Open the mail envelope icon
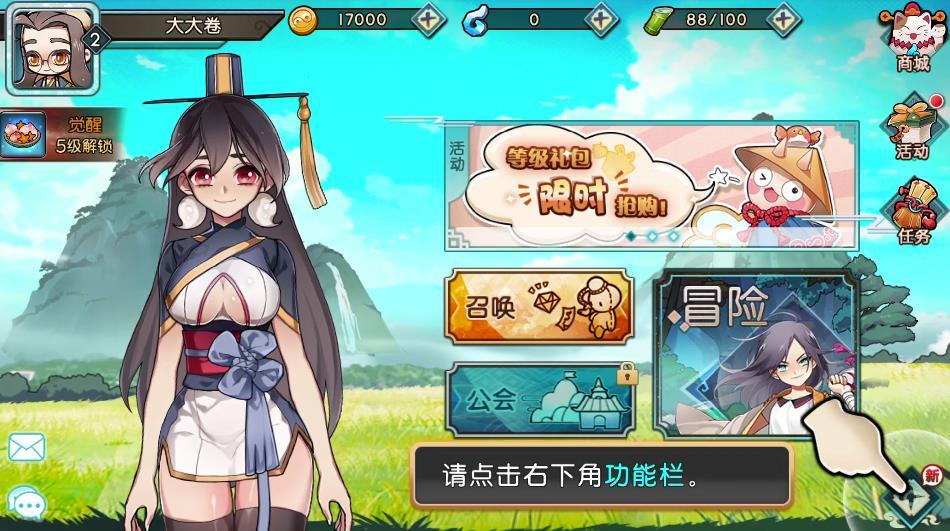The height and width of the screenshot is (531, 950). (26, 447)
